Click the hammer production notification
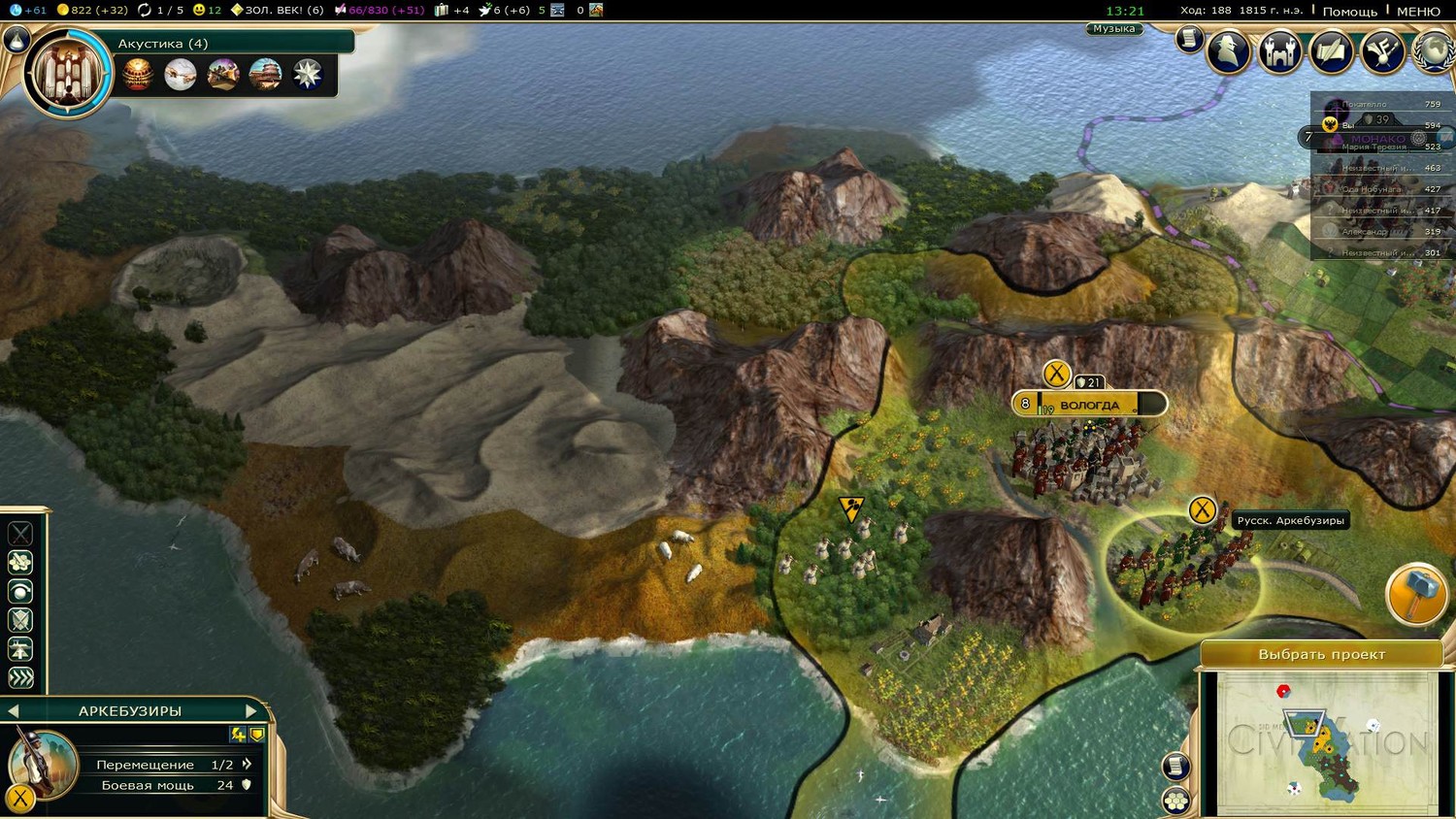 (1416, 593)
